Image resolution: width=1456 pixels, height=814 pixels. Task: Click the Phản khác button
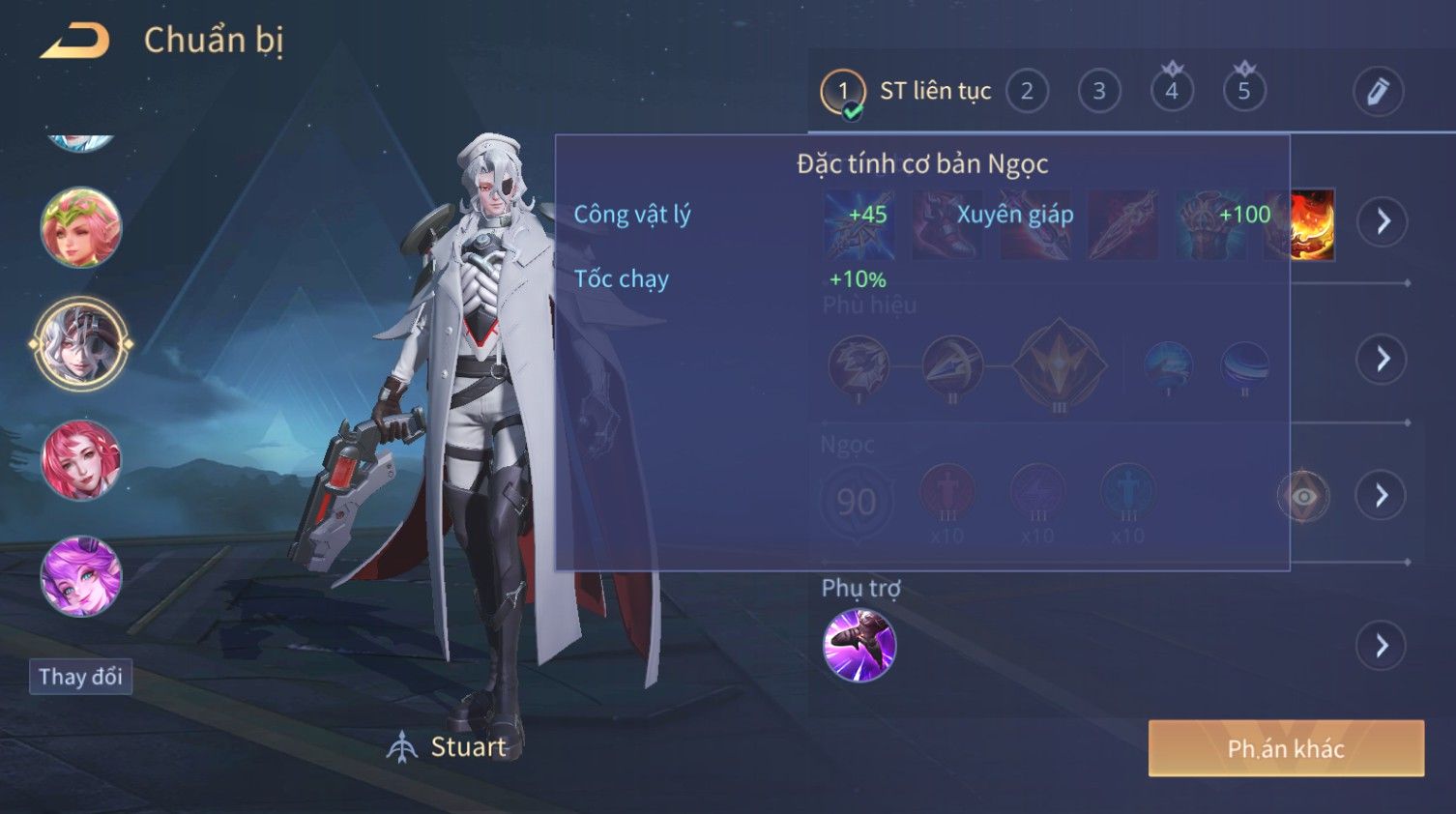[x=1286, y=748]
